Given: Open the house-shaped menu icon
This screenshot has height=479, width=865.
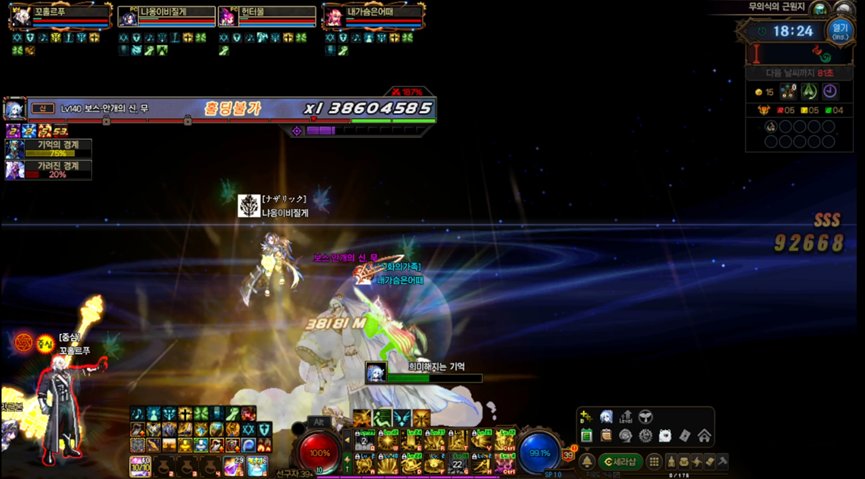Looking at the screenshot, I should coord(704,435).
